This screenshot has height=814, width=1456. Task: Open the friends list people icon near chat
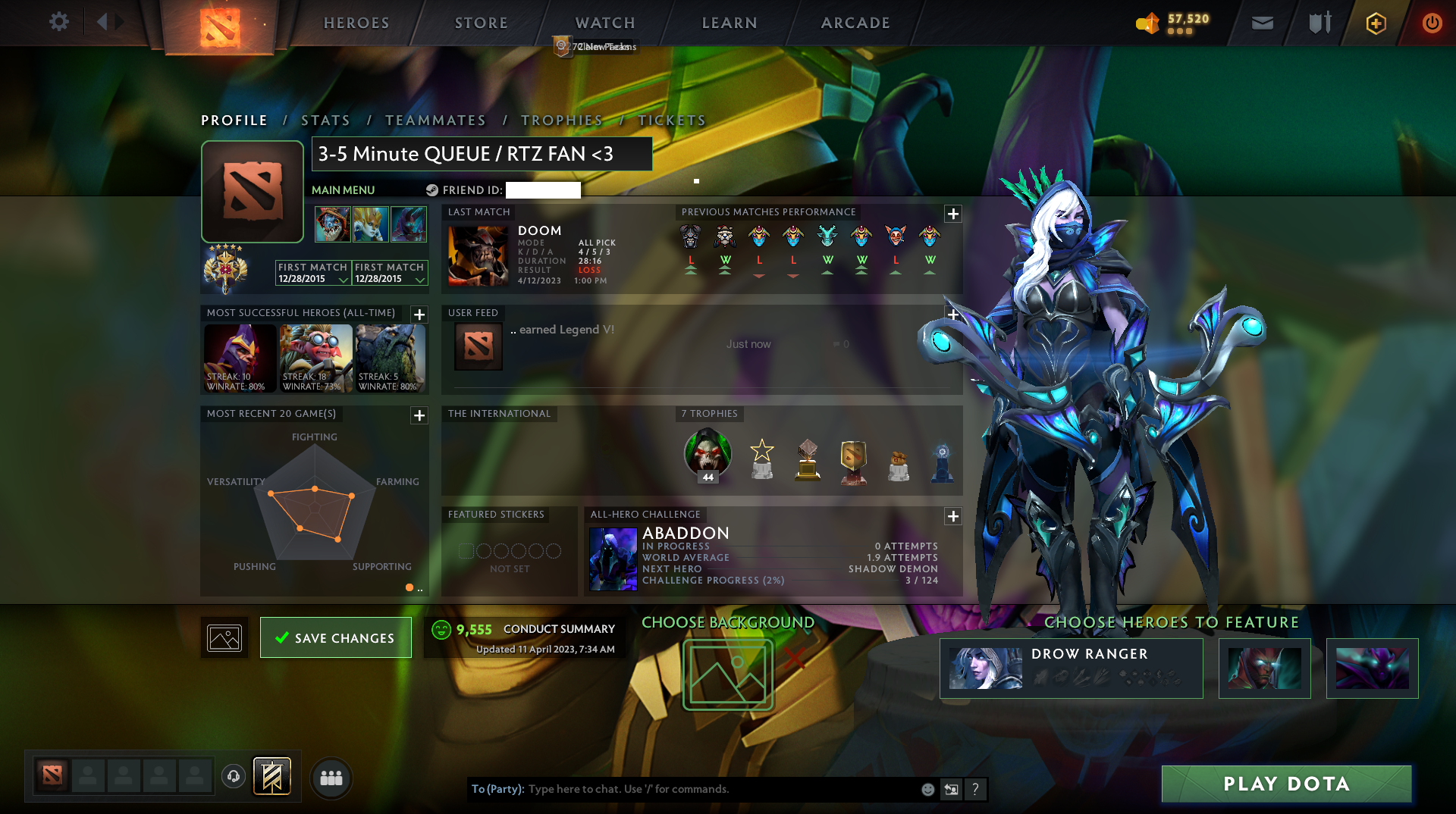[x=331, y=778]
